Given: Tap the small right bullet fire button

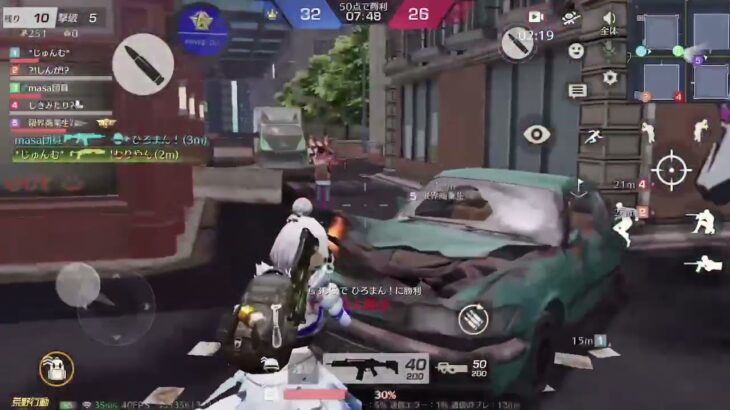Looking at the screenshot, I should (521, 42).
